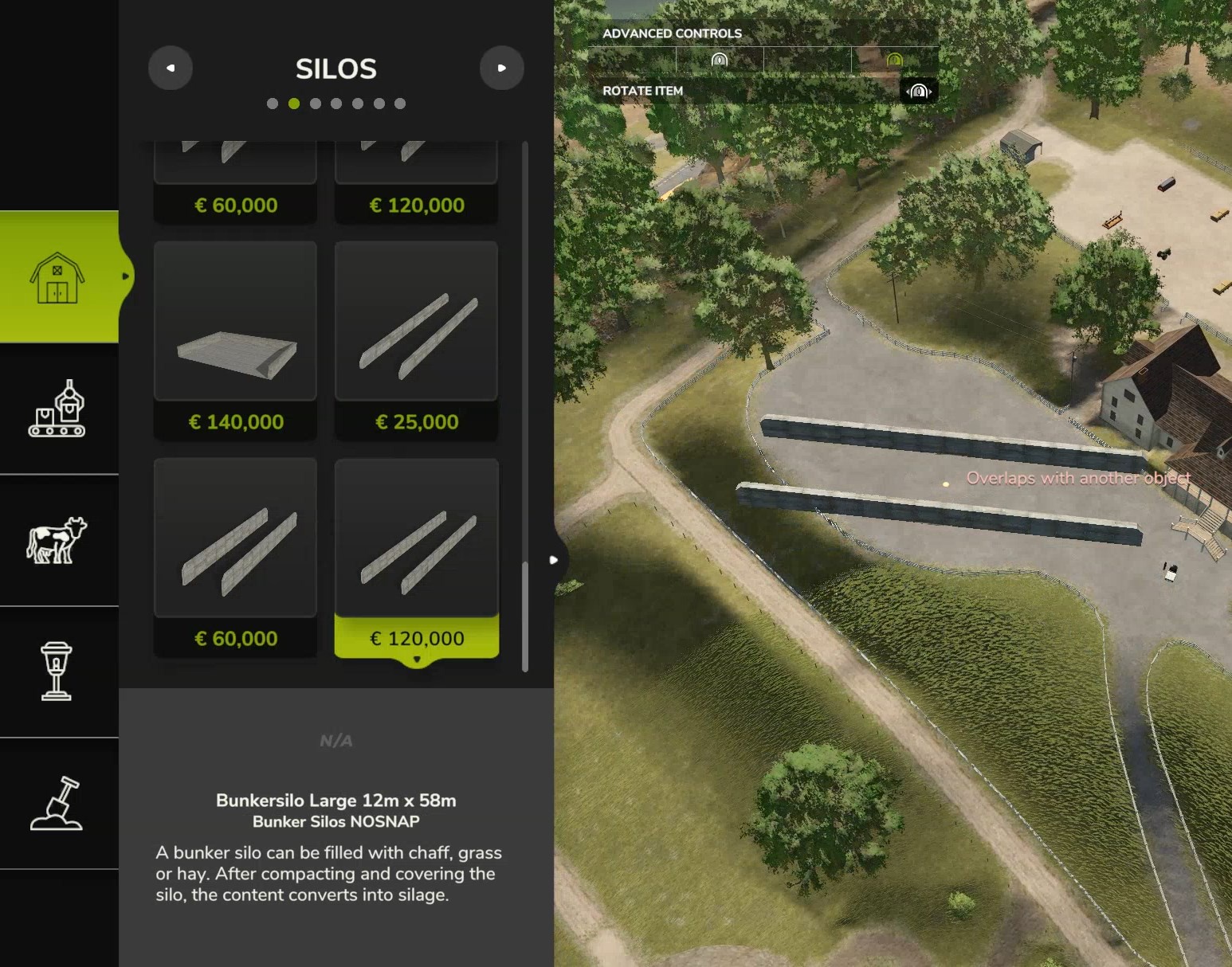The height and width of the screenshot is (967, 1232).
Task: Jump to the last page dot
Action: pyautogui.click(x=400, y=104)
